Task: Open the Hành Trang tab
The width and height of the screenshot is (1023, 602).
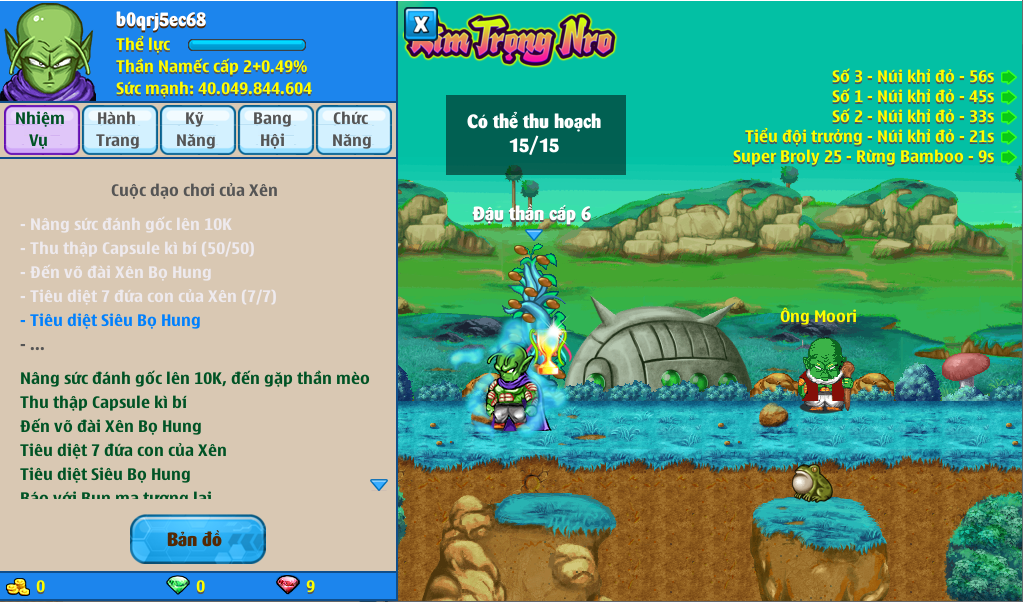Action: [x=118, y=130]
